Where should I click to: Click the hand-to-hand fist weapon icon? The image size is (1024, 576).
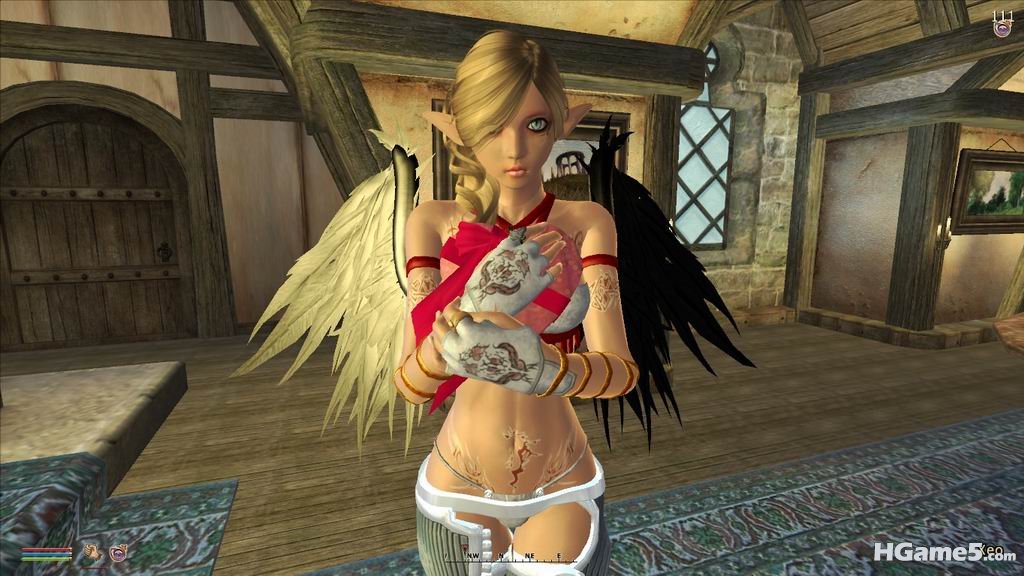click(91, 550)
